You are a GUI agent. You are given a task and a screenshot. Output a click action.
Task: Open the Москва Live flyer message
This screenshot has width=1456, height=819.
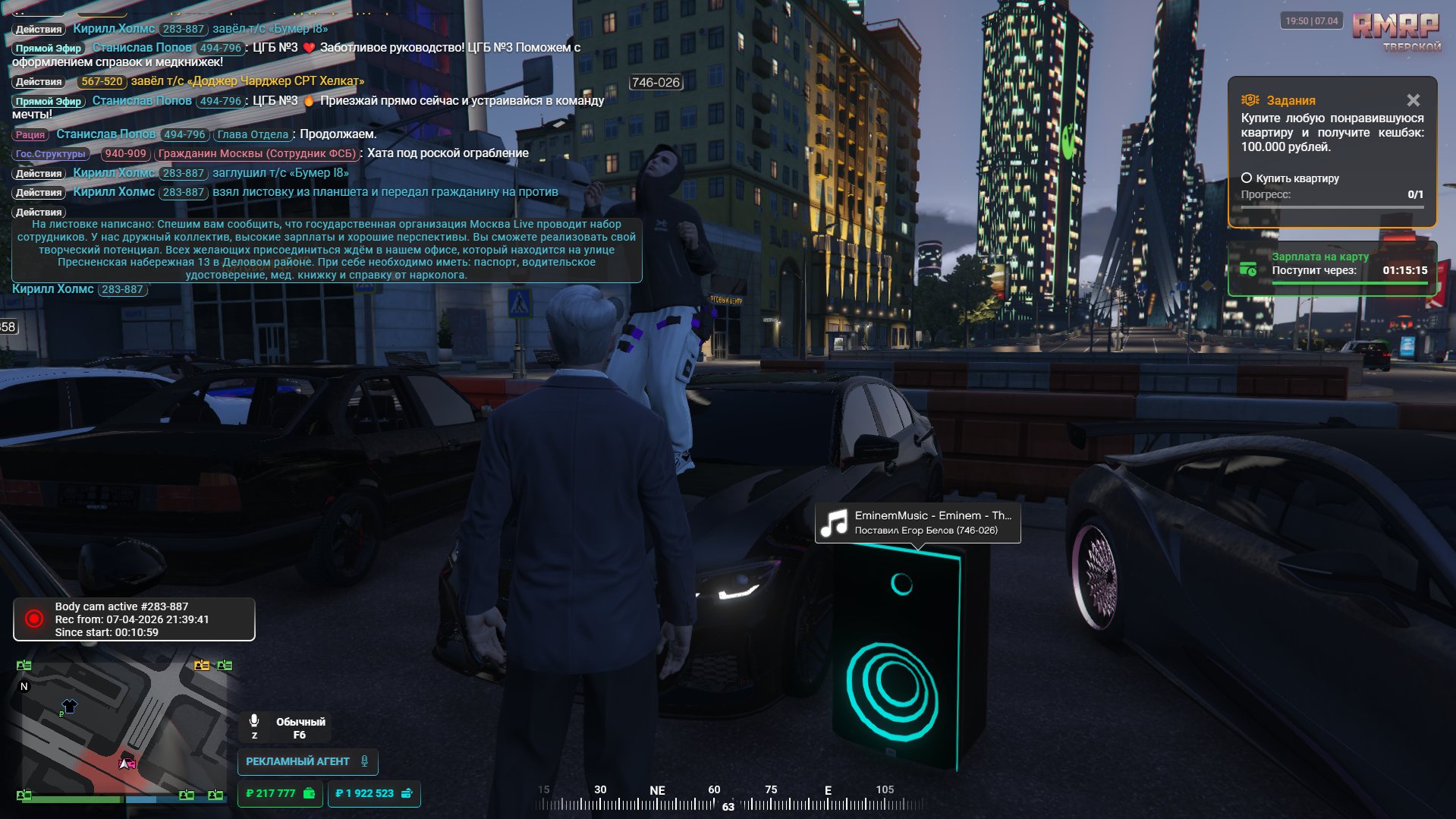click(326, 250)
